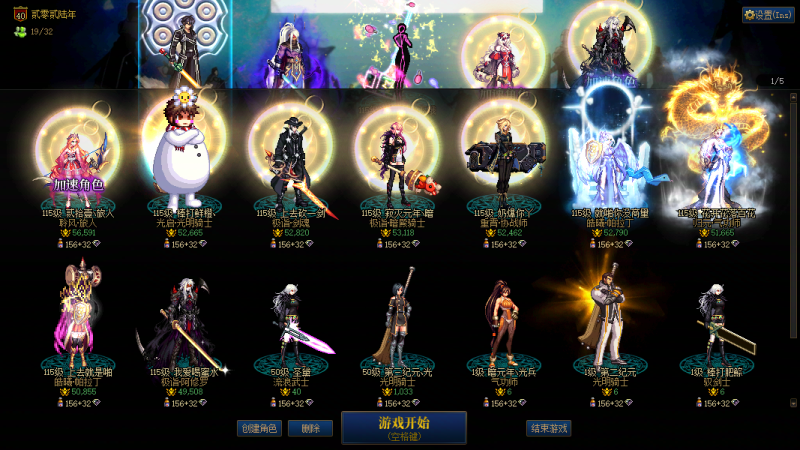Click the 删除 delete character button
The width and height of the screenshot is (800, 450).
(310, 428)
